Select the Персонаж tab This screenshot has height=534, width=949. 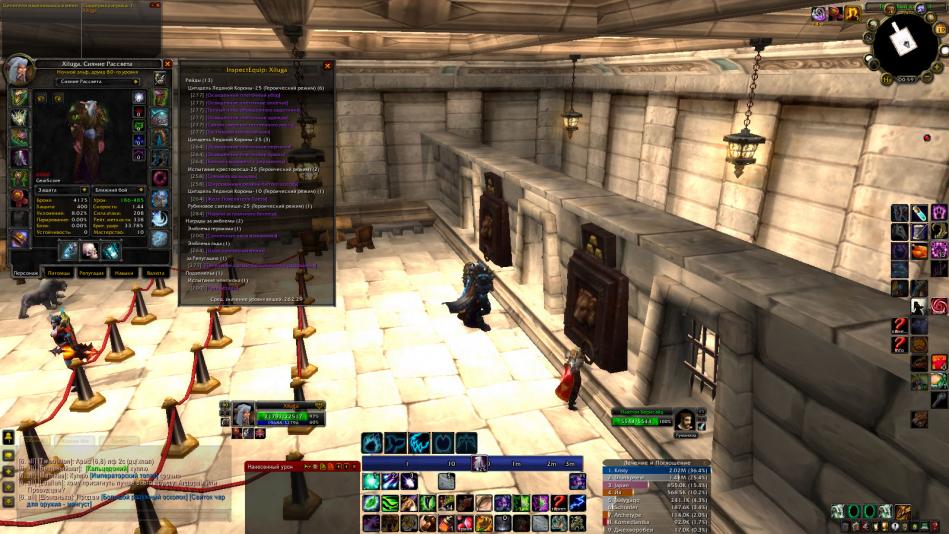coord(26,272)
